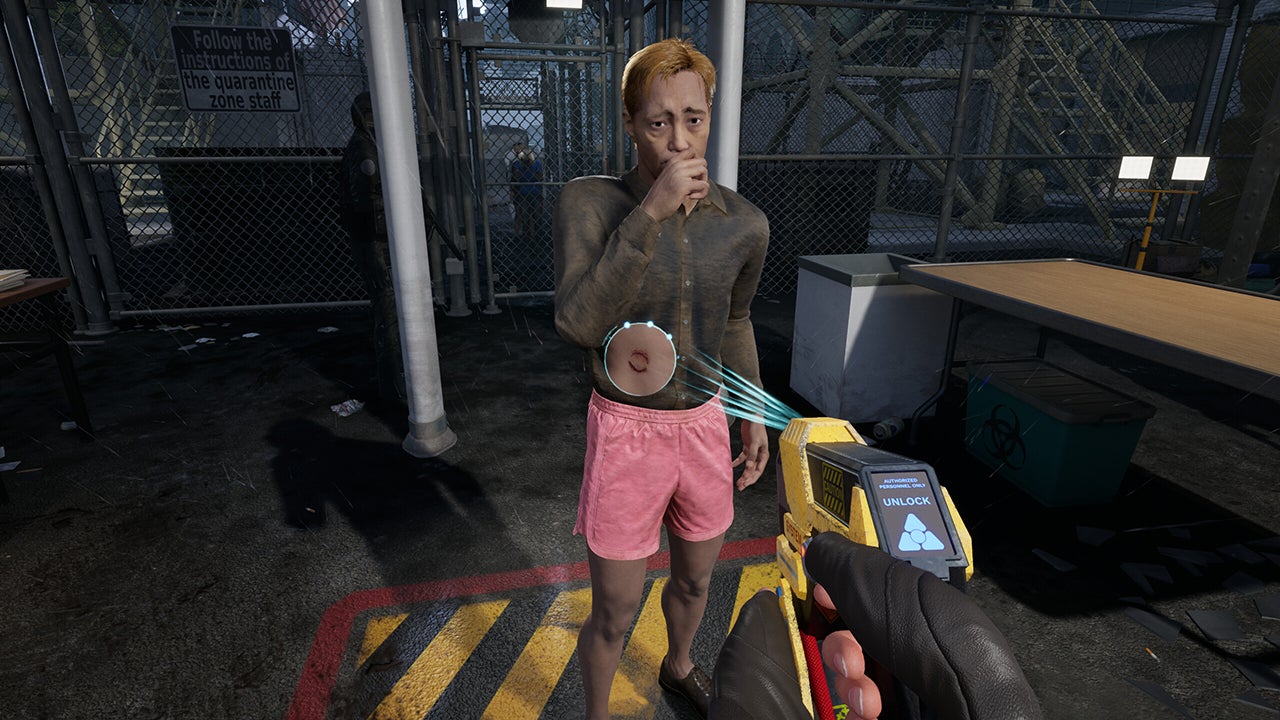This screenshot has width=1280, height=720.
Task: Select the SYSTEM label on the scanner's side
Action: [x=795, y=532]
